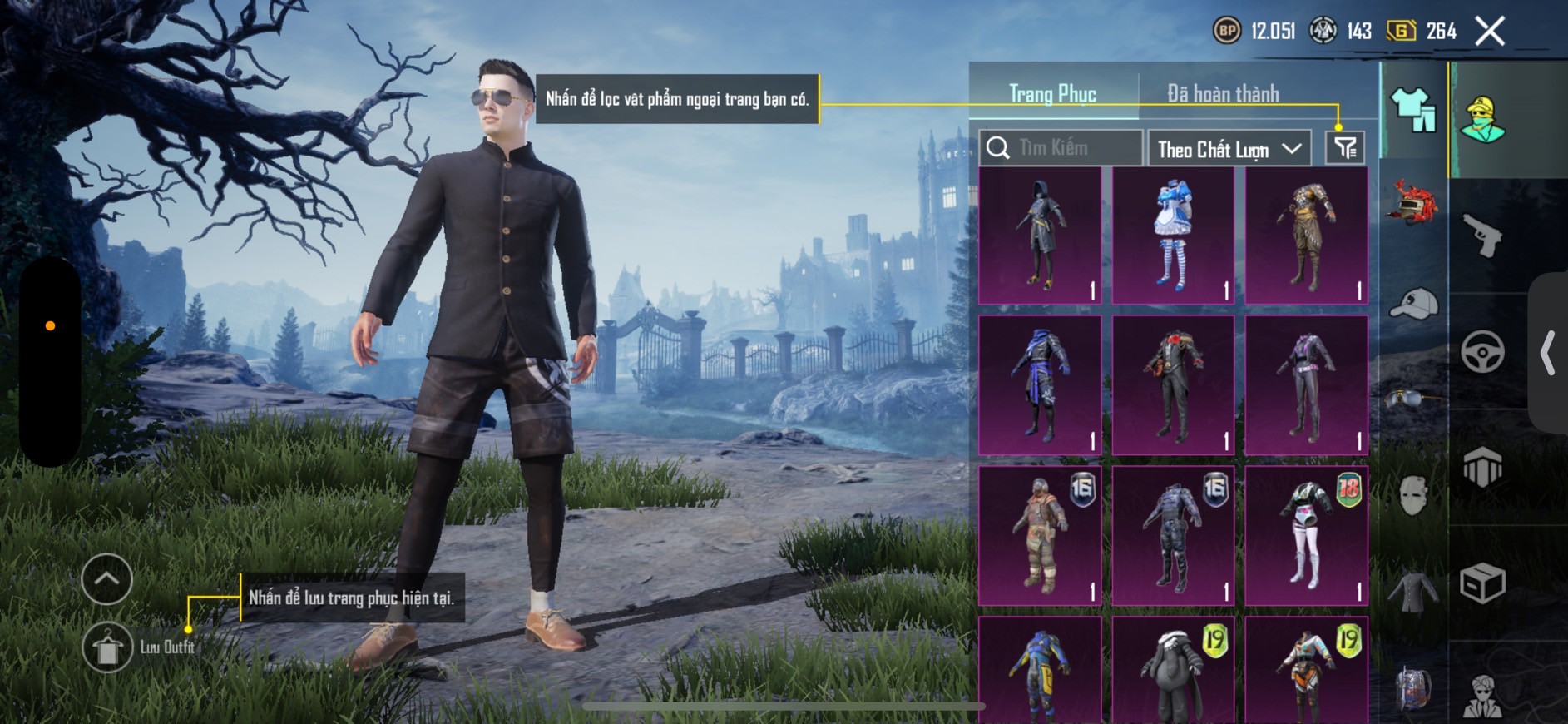Select the black hooded outfit thumbnail
The width and height of the screenshot is (1568, 724).
click(1040, 236)
